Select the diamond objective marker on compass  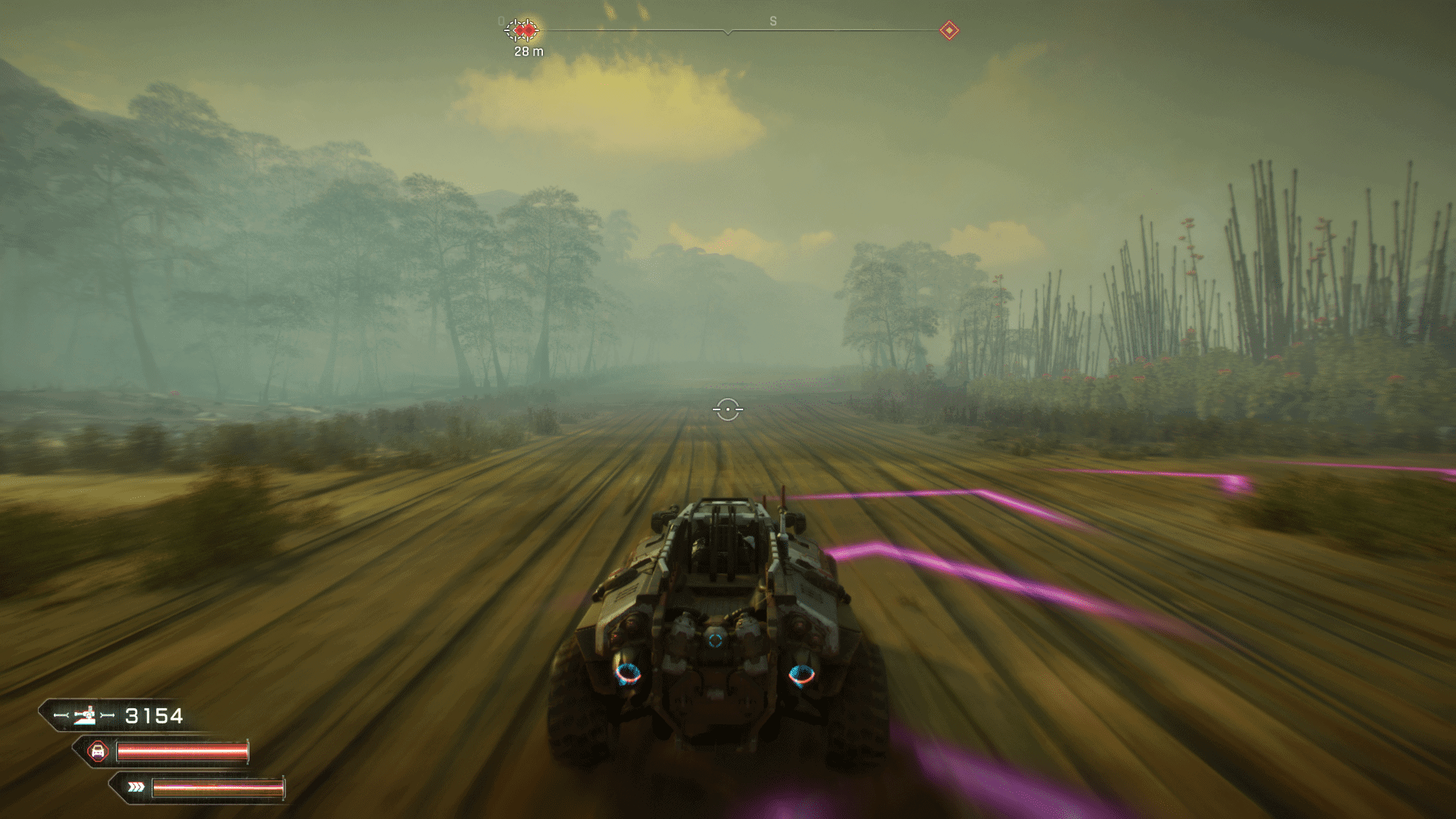(x=949, y=30)
